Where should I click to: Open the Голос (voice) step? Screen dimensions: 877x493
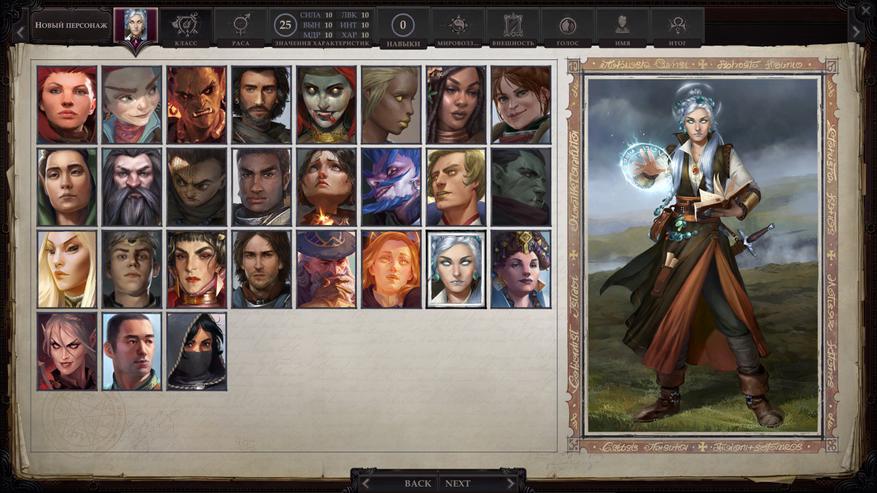point(568,28)
